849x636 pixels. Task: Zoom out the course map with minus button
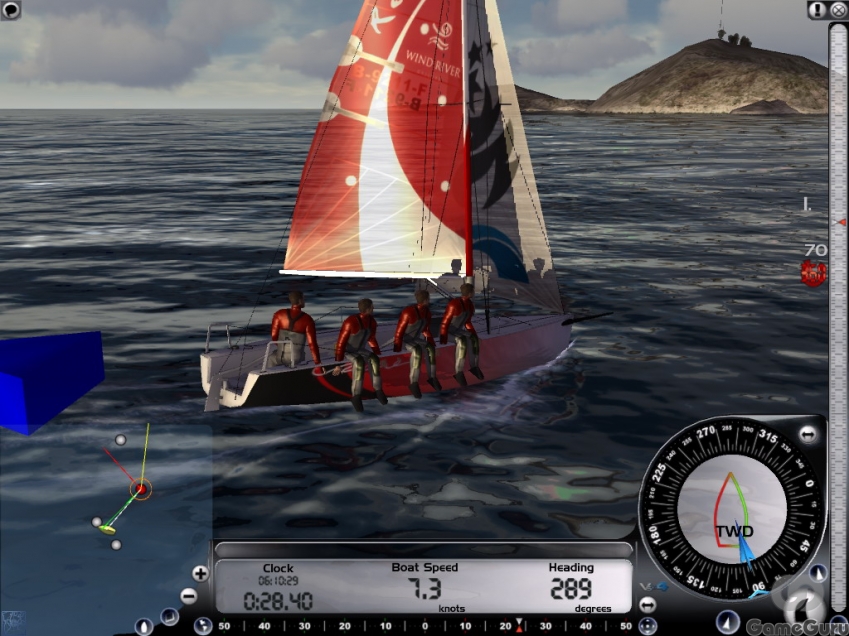189,595
